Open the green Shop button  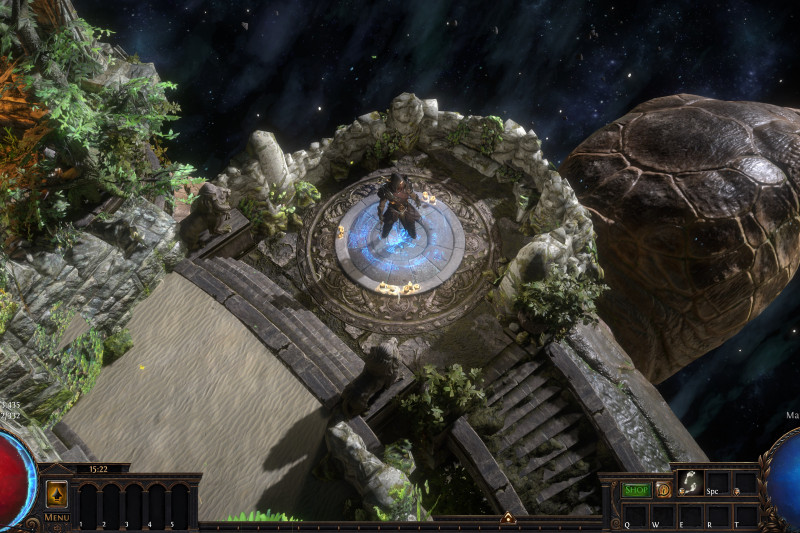[636, 490]
